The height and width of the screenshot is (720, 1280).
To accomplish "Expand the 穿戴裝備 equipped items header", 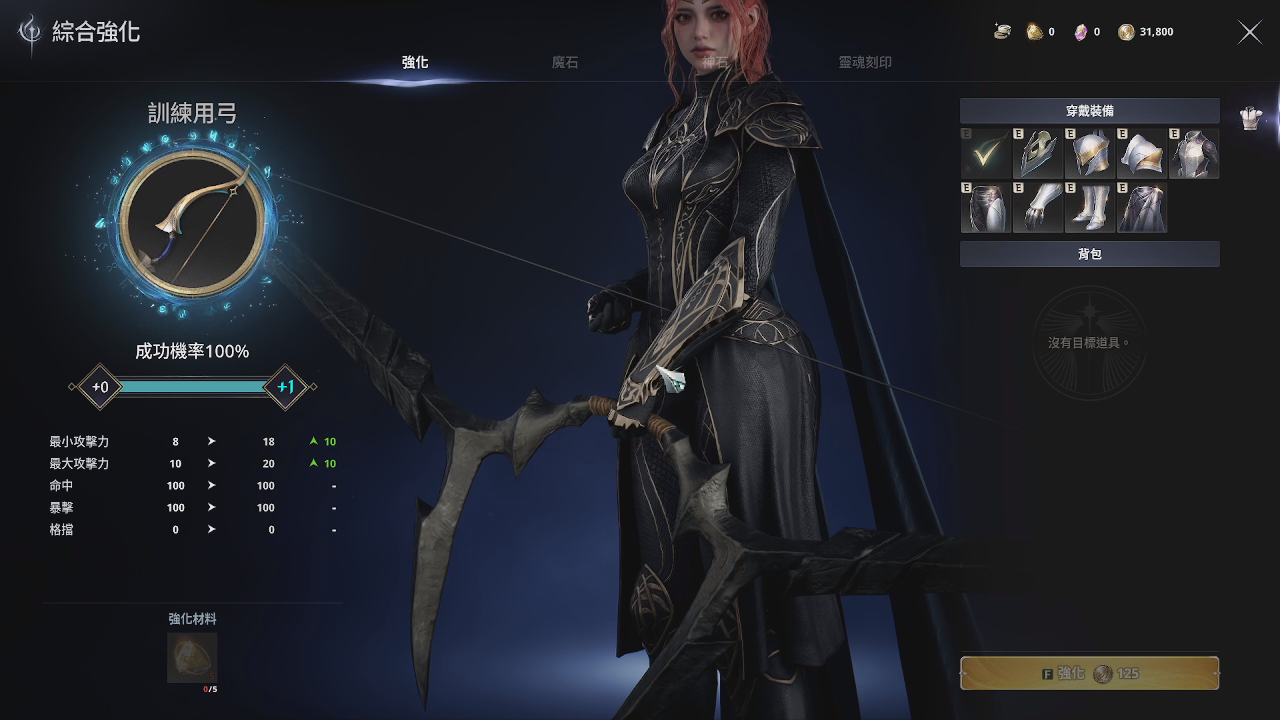I will pyautogui.click(x=1089, y=111).
